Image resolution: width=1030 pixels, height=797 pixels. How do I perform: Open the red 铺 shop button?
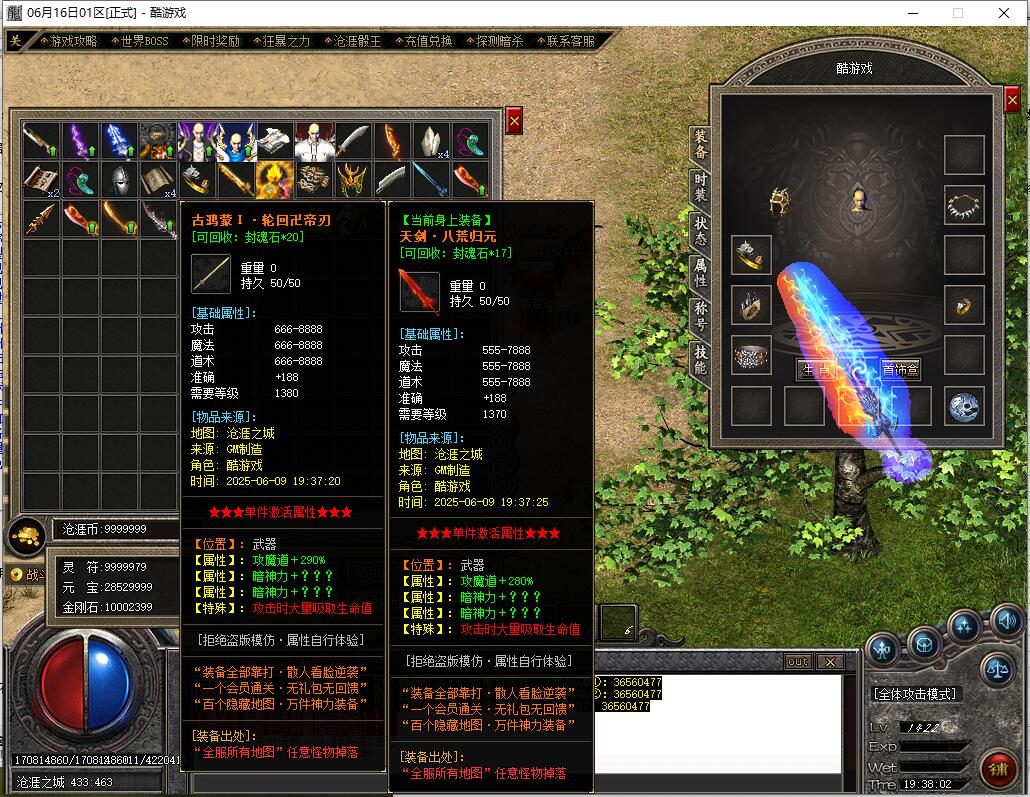(x=999, y=767)
